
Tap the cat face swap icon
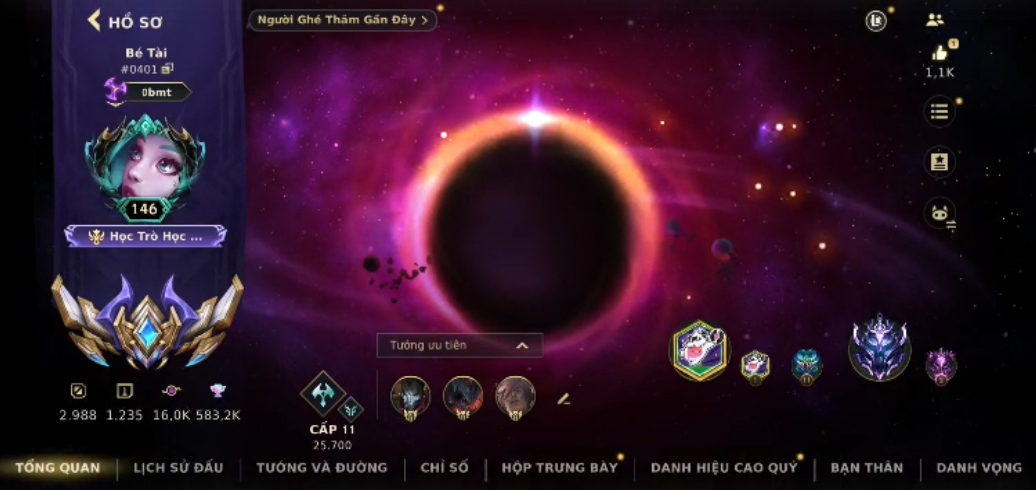[x=939, y=213]
